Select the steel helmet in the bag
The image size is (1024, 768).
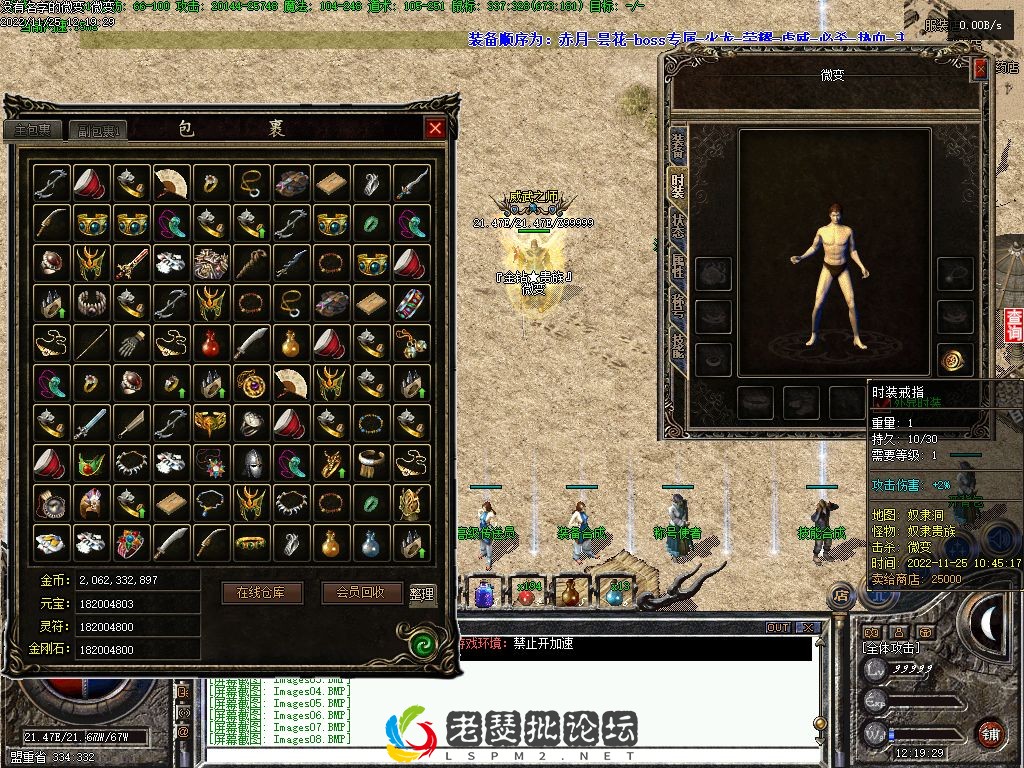coord(251,462)
